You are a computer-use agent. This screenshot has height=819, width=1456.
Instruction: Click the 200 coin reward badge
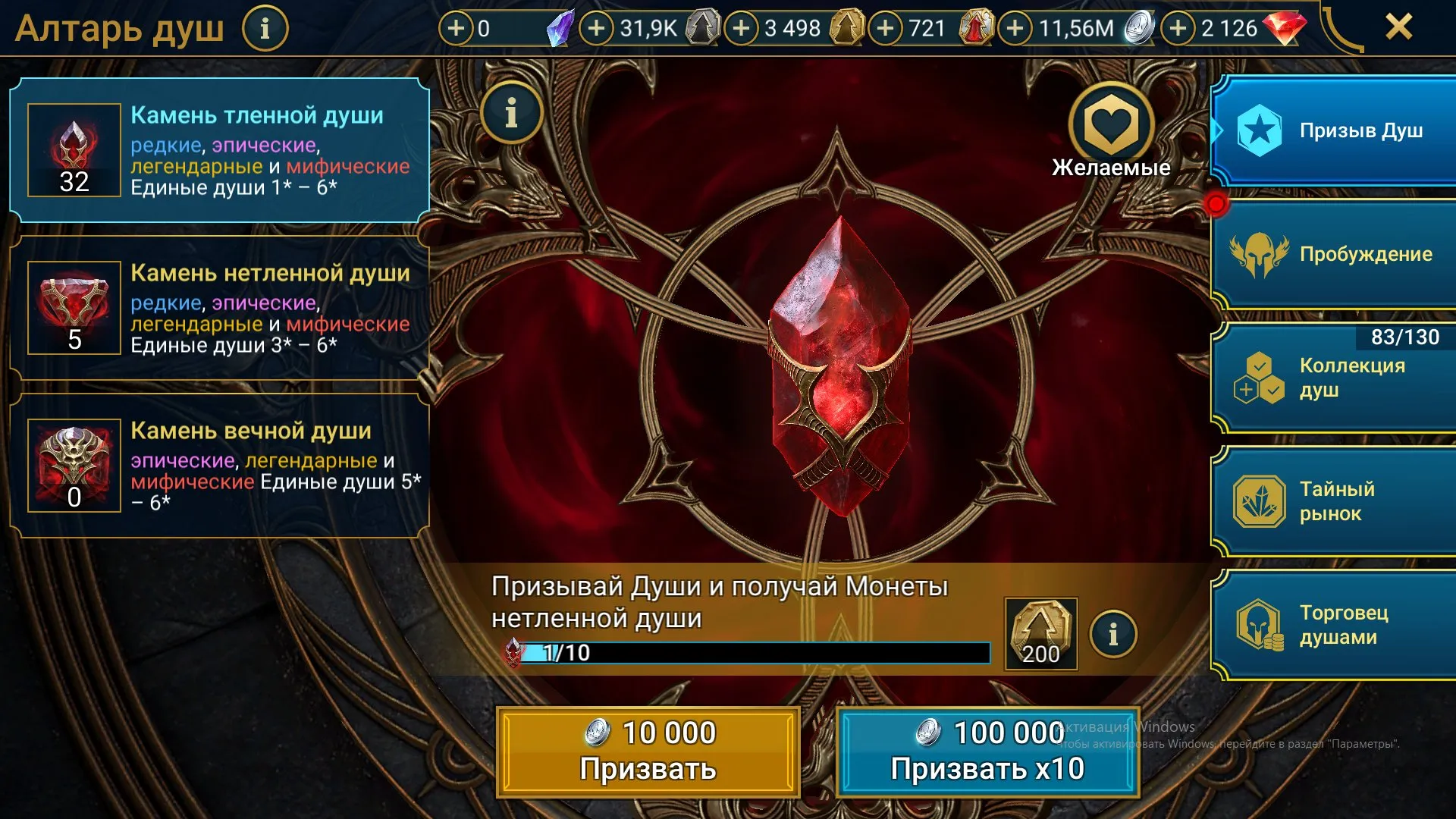tap(1040, 631)
